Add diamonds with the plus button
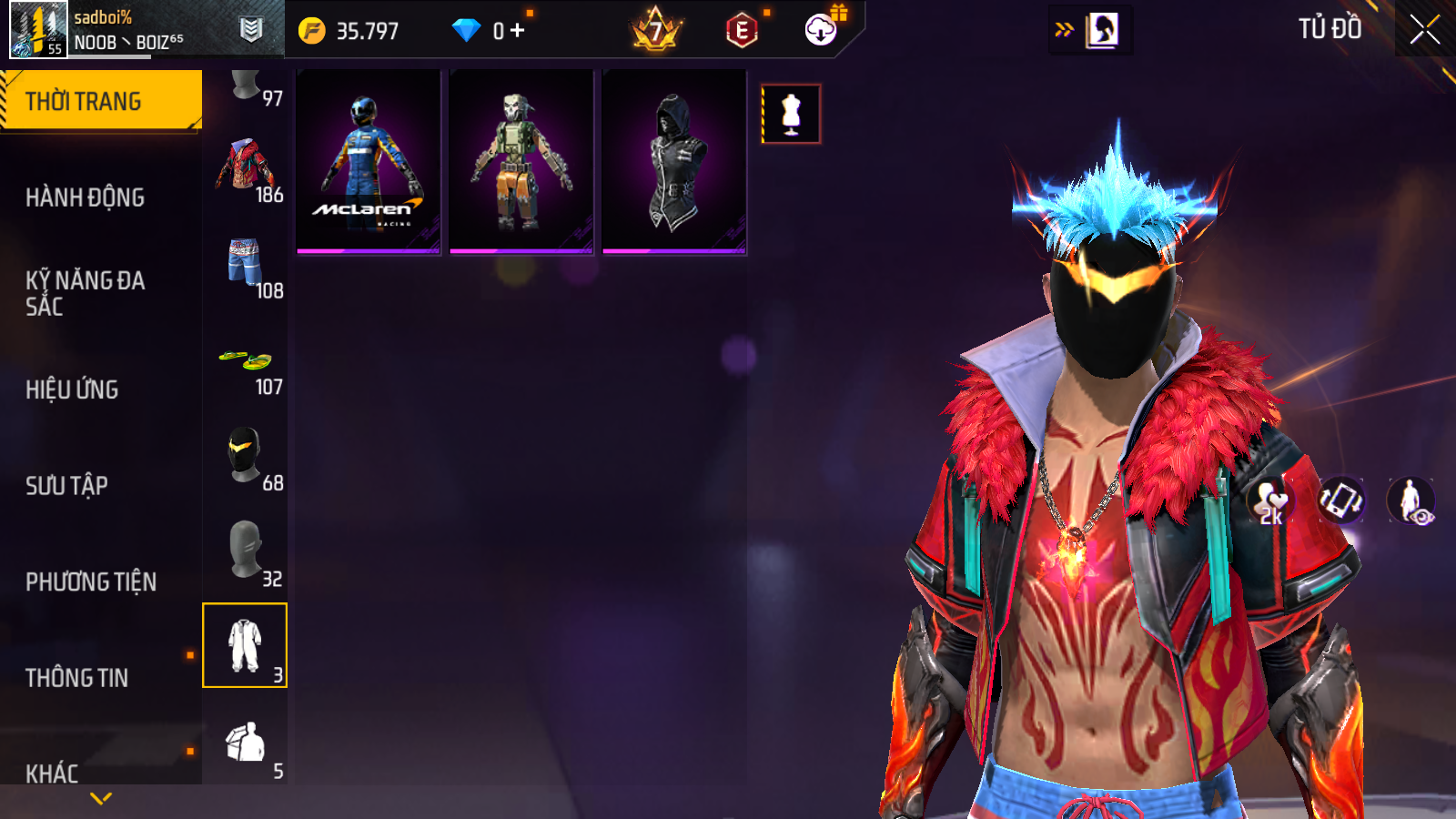Image resolution: width=1456 pixels, height=819 pixels. (518, 31)
